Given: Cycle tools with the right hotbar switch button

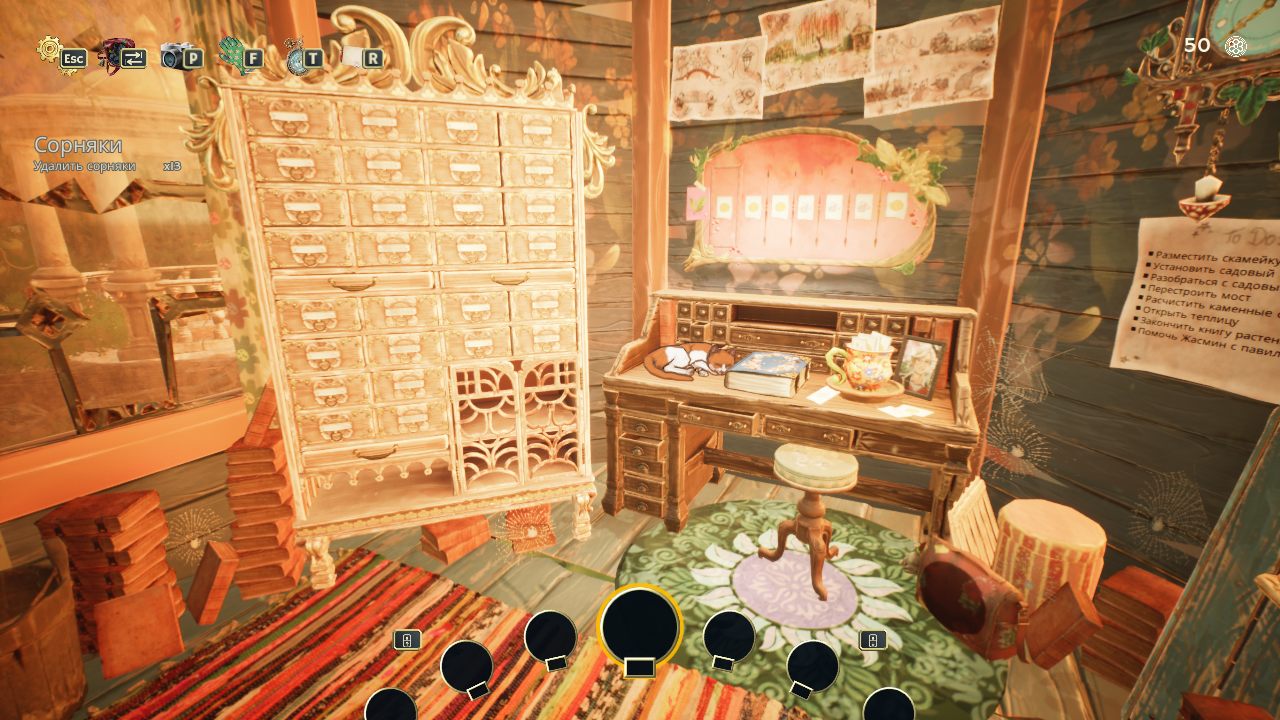Looking at the screenshot, I should click(x=873, y=640).
